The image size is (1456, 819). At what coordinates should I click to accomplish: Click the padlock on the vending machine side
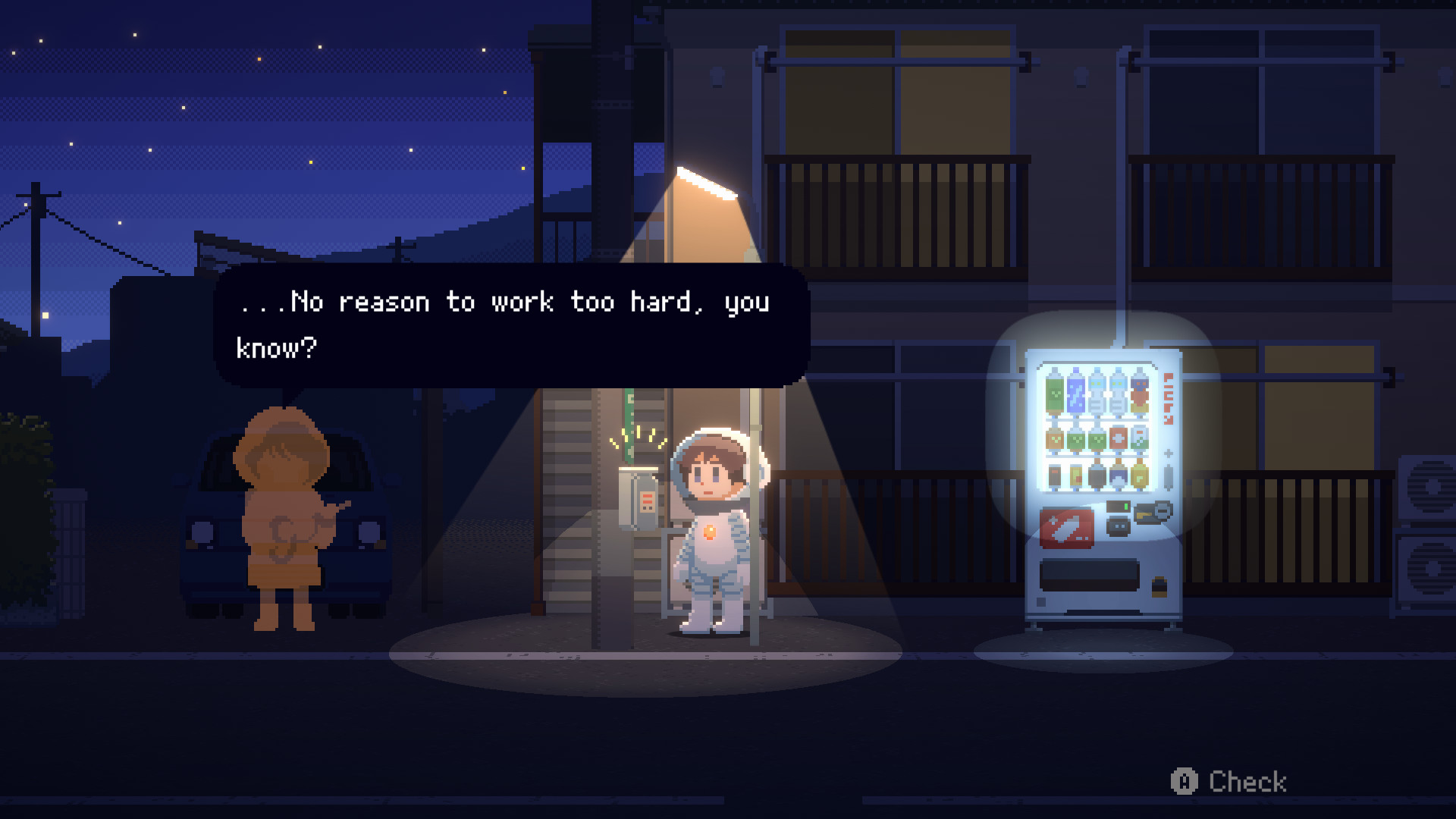1159,586
